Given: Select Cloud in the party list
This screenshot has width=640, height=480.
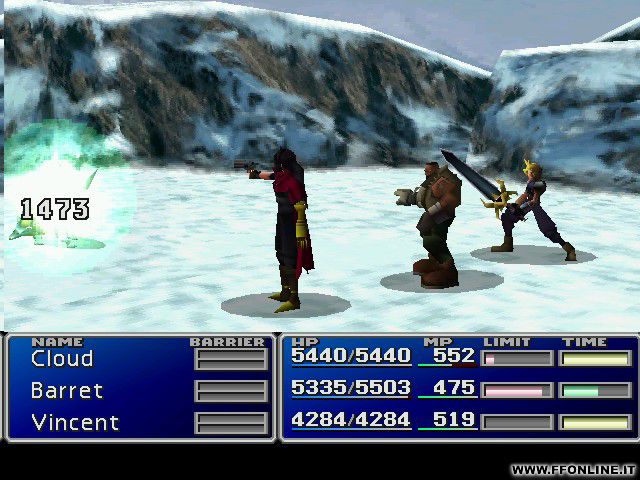Looking at the screenshot, I should click(62, 359).
